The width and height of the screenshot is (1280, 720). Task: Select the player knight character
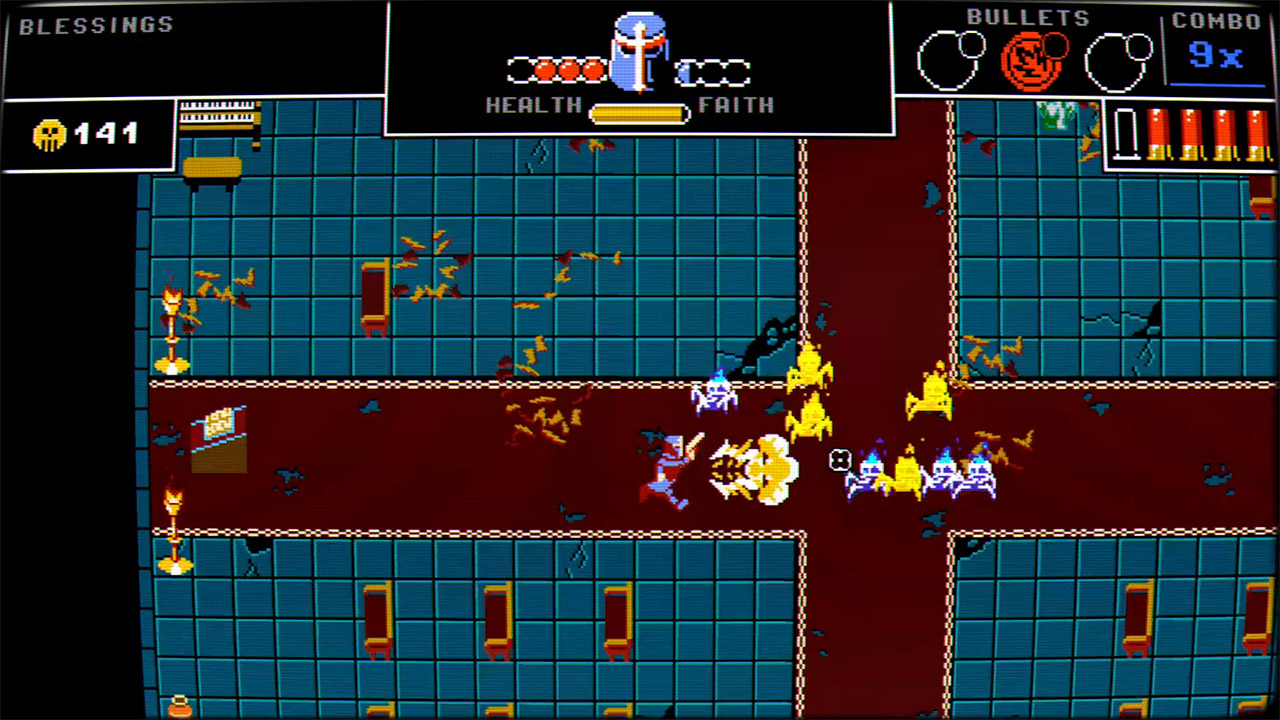pyautogui.click(x=668, y=465)
